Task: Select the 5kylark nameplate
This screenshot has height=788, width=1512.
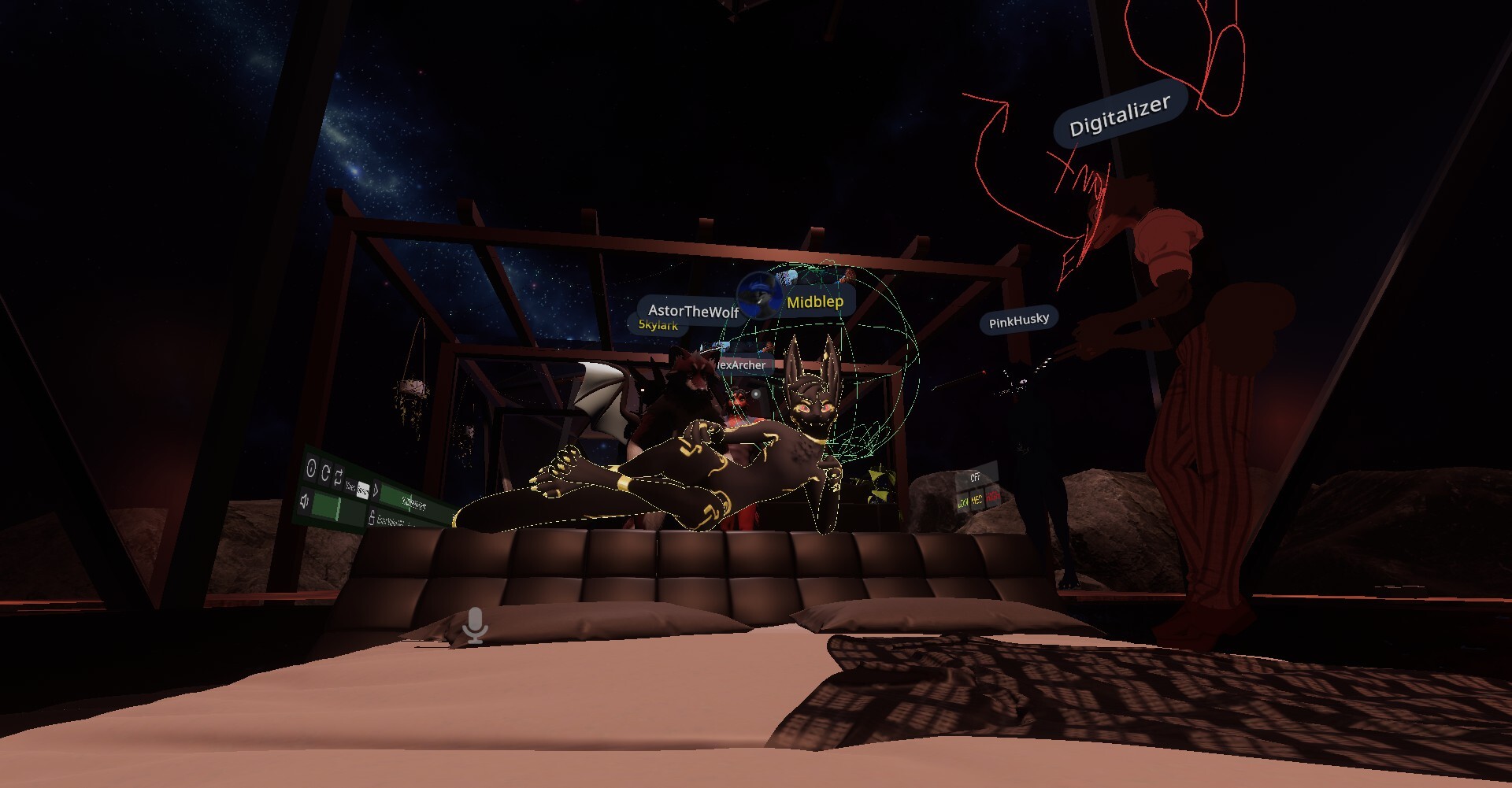Action: pyautogui.click(x=658, y=325)
